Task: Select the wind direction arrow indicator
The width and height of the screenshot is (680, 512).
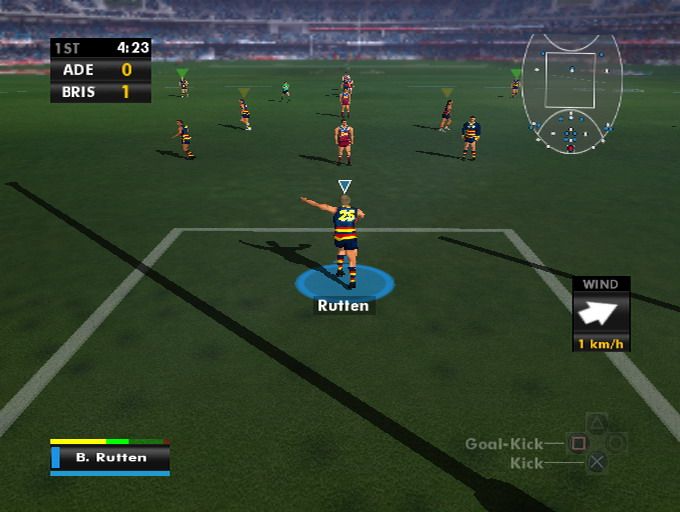Action: coord(601,313)
